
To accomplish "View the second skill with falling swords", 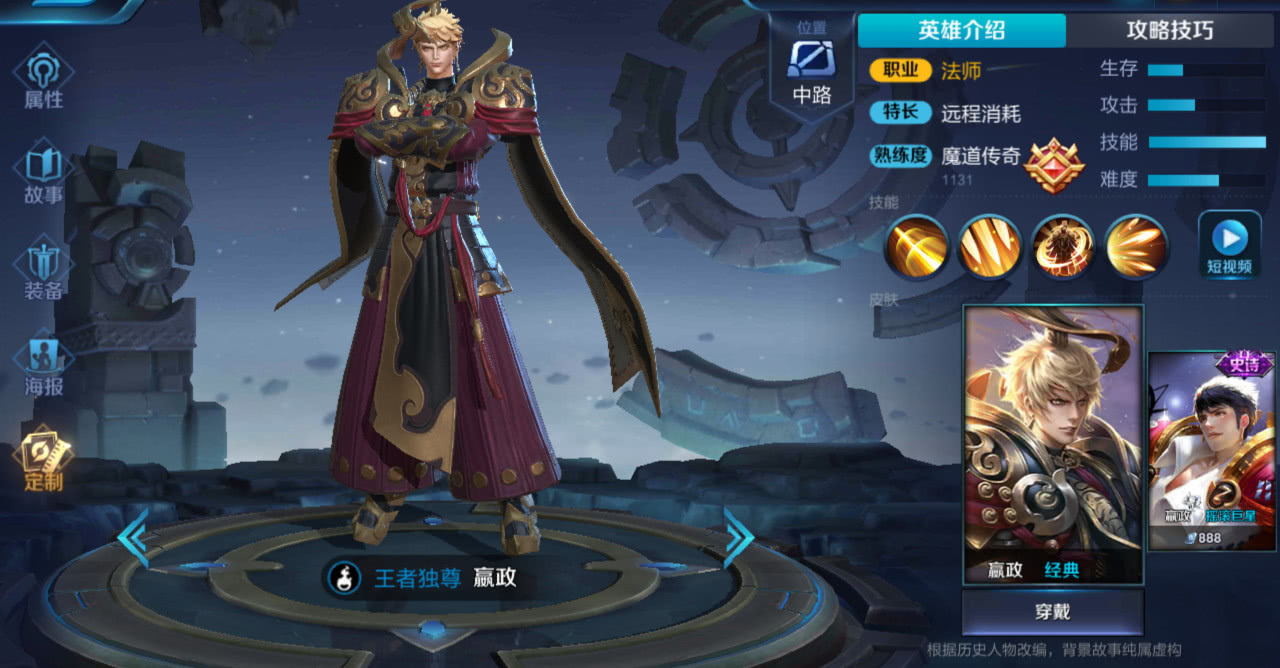I will pyautogui.click(x=990, y=246).
